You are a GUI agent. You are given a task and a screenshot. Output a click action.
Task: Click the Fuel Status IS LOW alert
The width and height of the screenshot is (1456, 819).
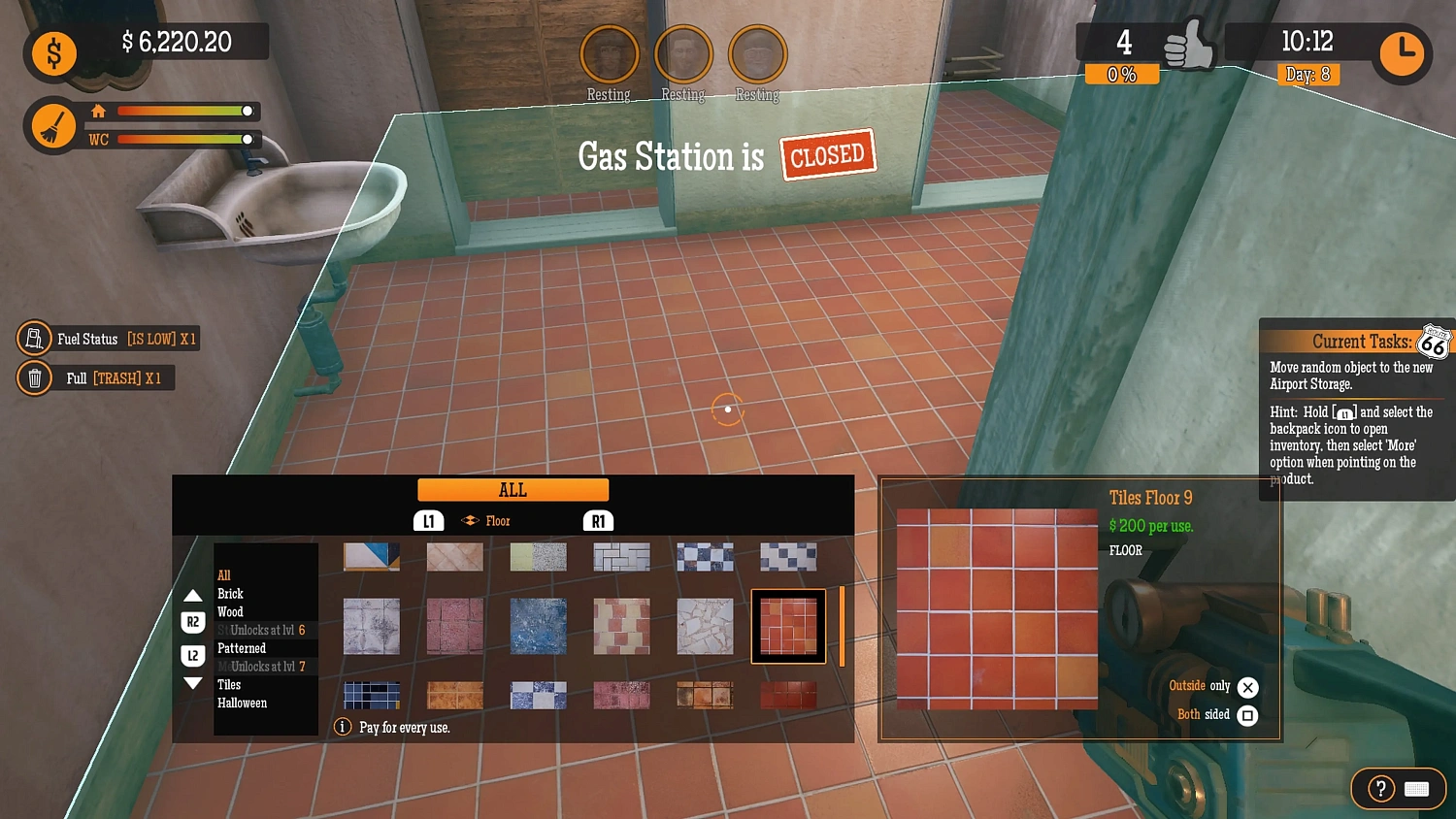[107, 339]
